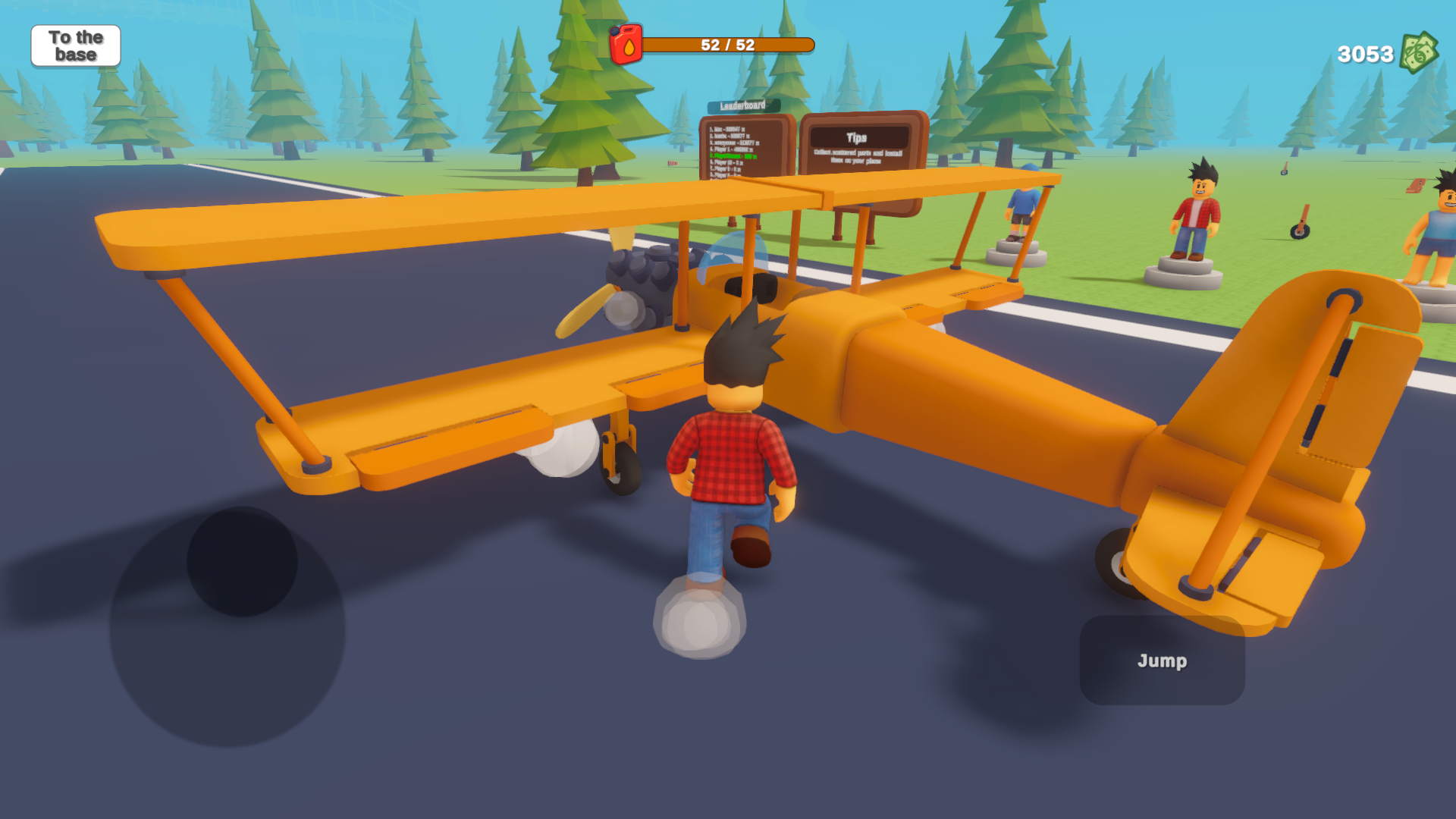The width and height of the screenshot is (1456, 819).
Task: Click the 52/52 fuel progress bar
Action: pyautogui.click(x=730, y=43)
